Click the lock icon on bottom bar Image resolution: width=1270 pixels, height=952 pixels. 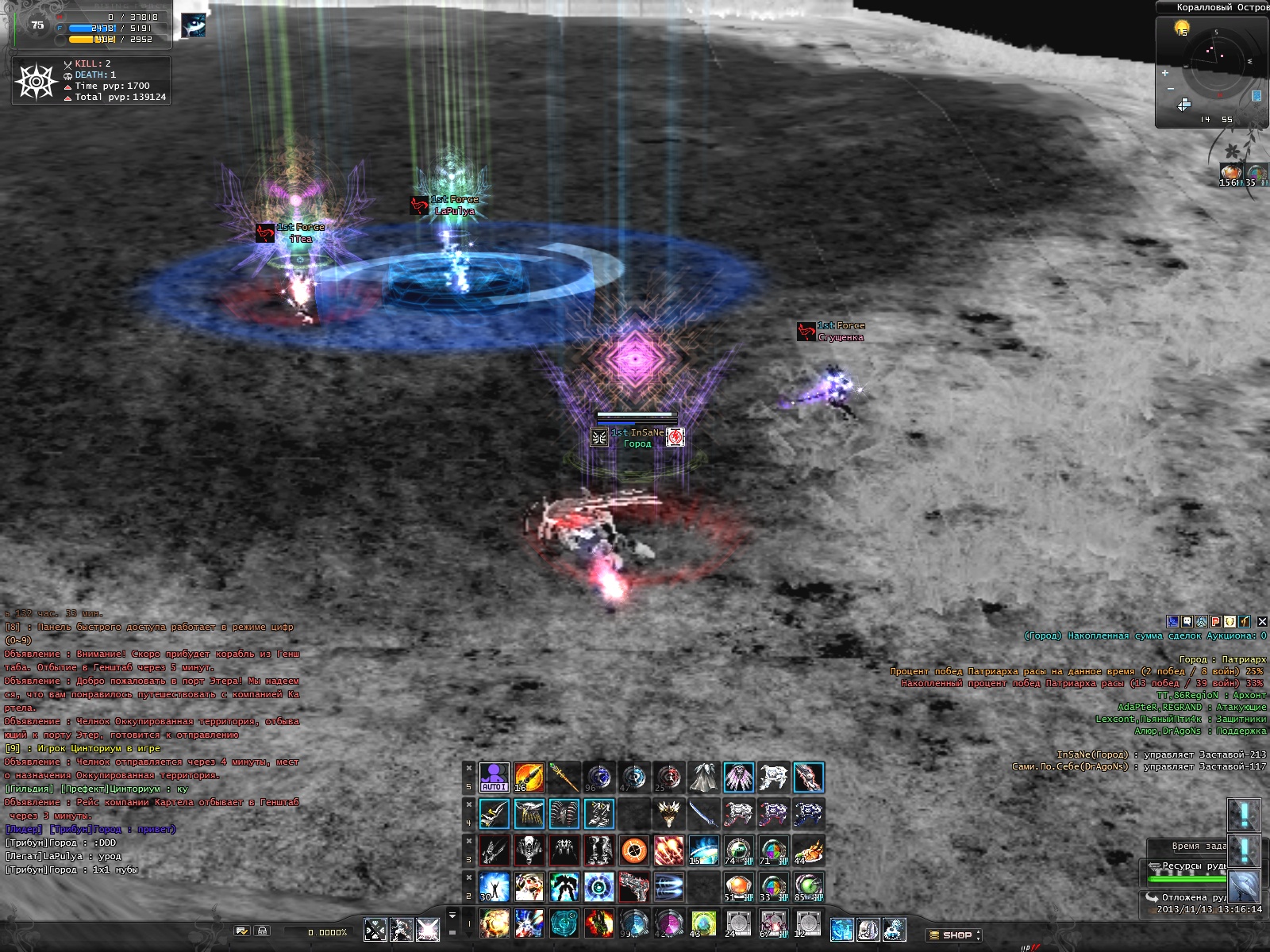coord(263,931)
